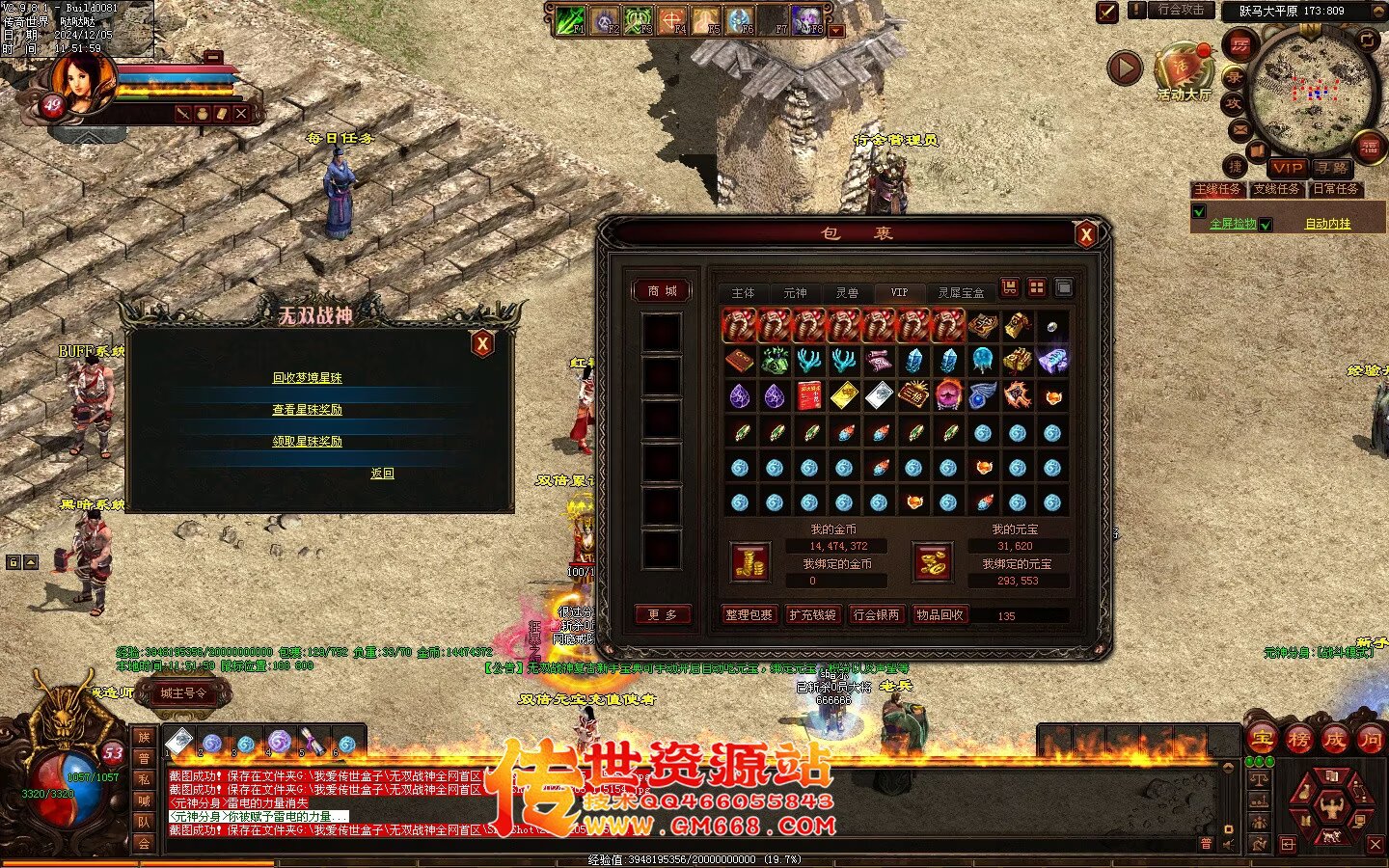
Task: Close the 包裹 inventory window
Action: (x=1086, y=233)
